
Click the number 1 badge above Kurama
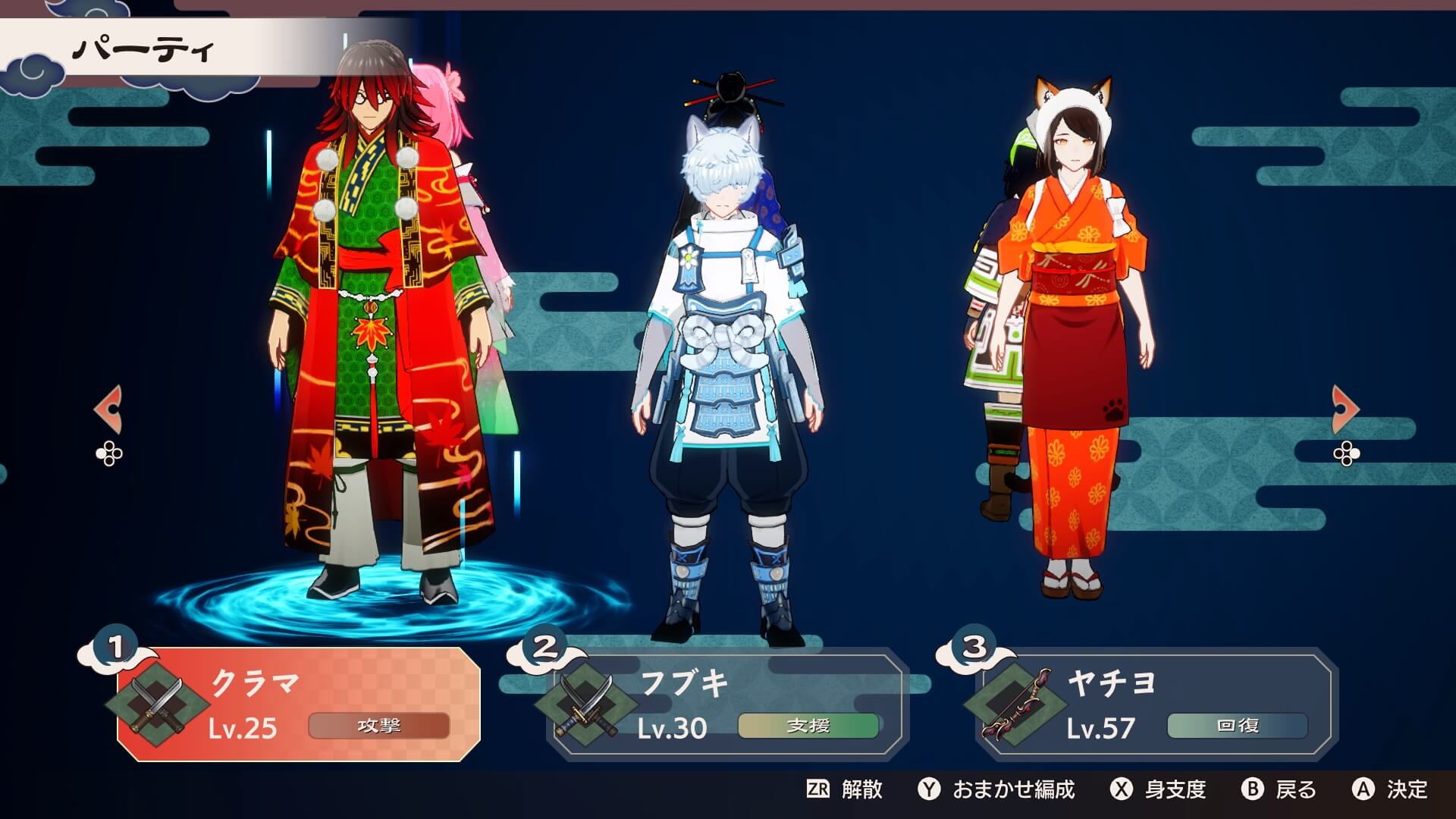point(115,648)
